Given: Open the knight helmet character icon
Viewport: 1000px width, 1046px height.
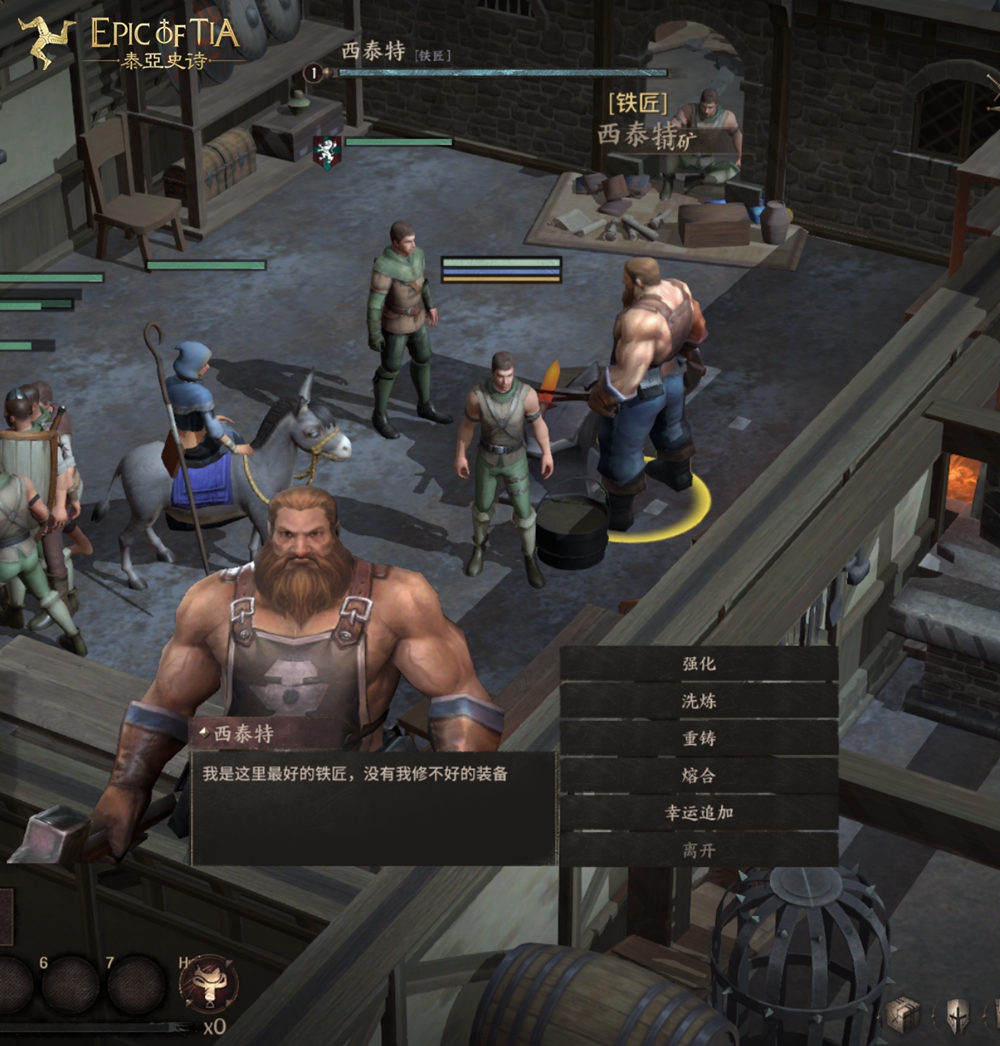Looking at the screenshot, I should tap(957, 1016).
